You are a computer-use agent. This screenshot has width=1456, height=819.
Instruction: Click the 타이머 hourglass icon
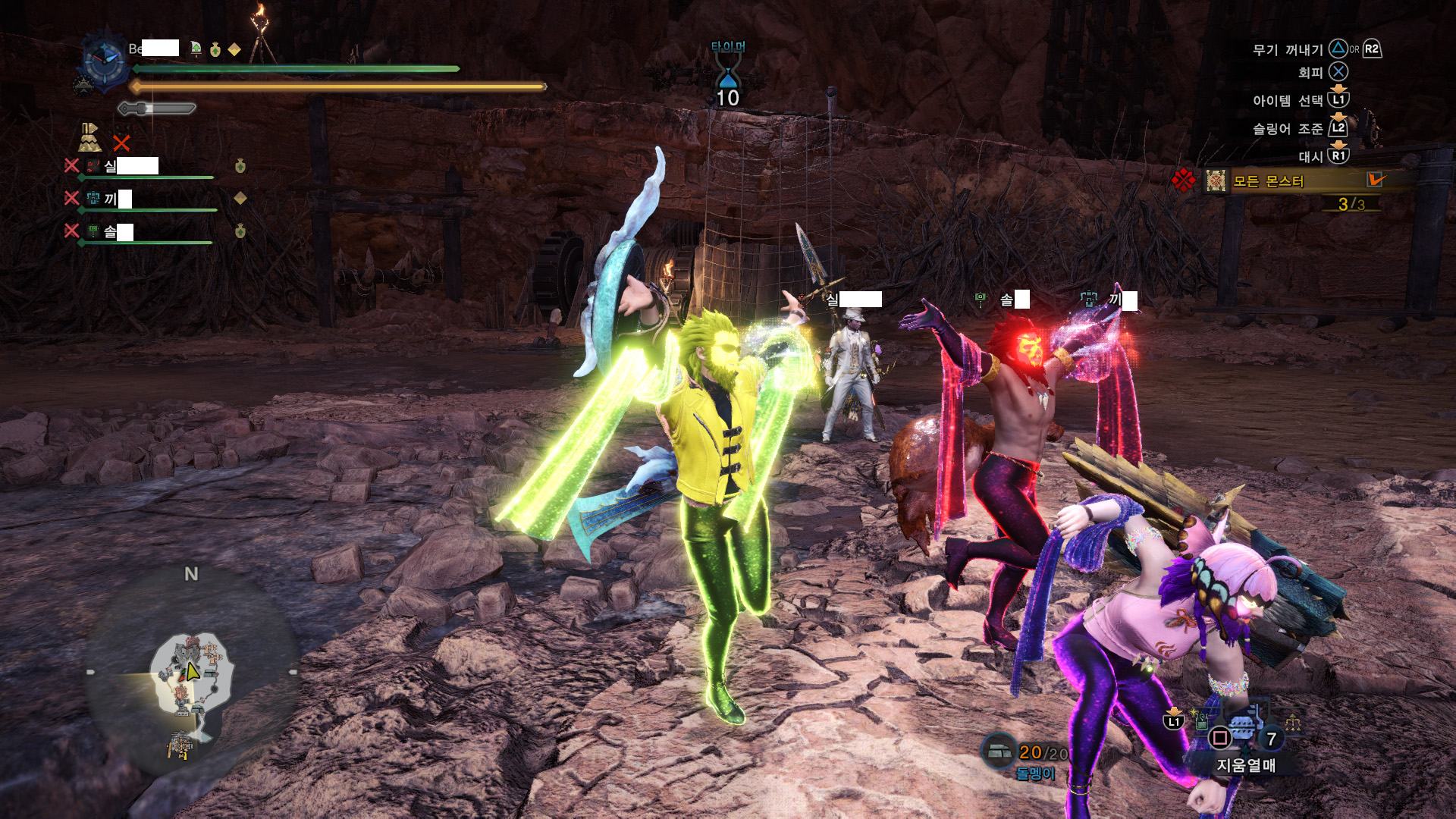tap(728, 77)
